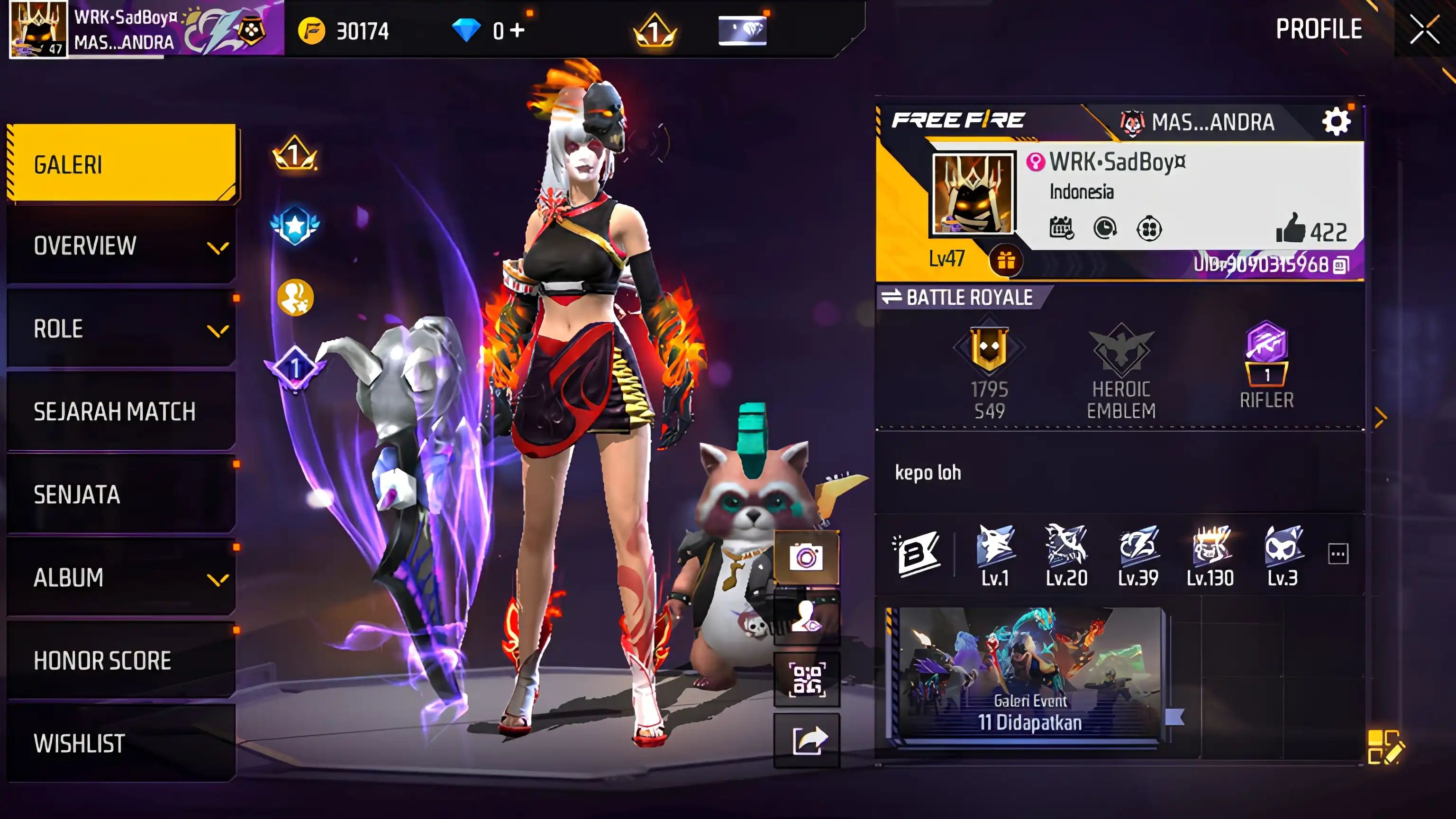Expand the ROLE menu entry
1456x819 pixels.
tap(121, 329)
